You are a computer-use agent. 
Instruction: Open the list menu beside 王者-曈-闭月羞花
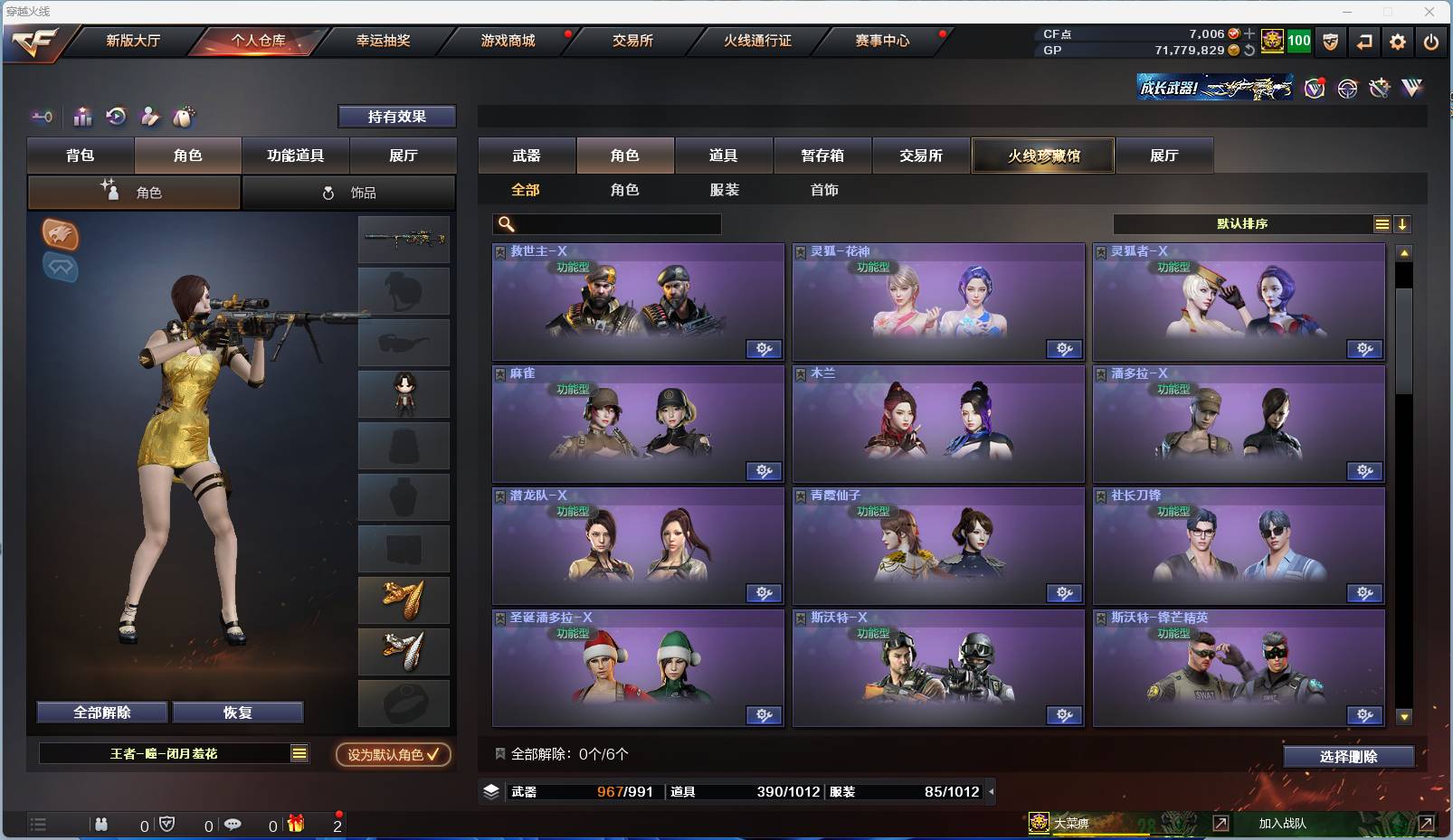(299, 752)
